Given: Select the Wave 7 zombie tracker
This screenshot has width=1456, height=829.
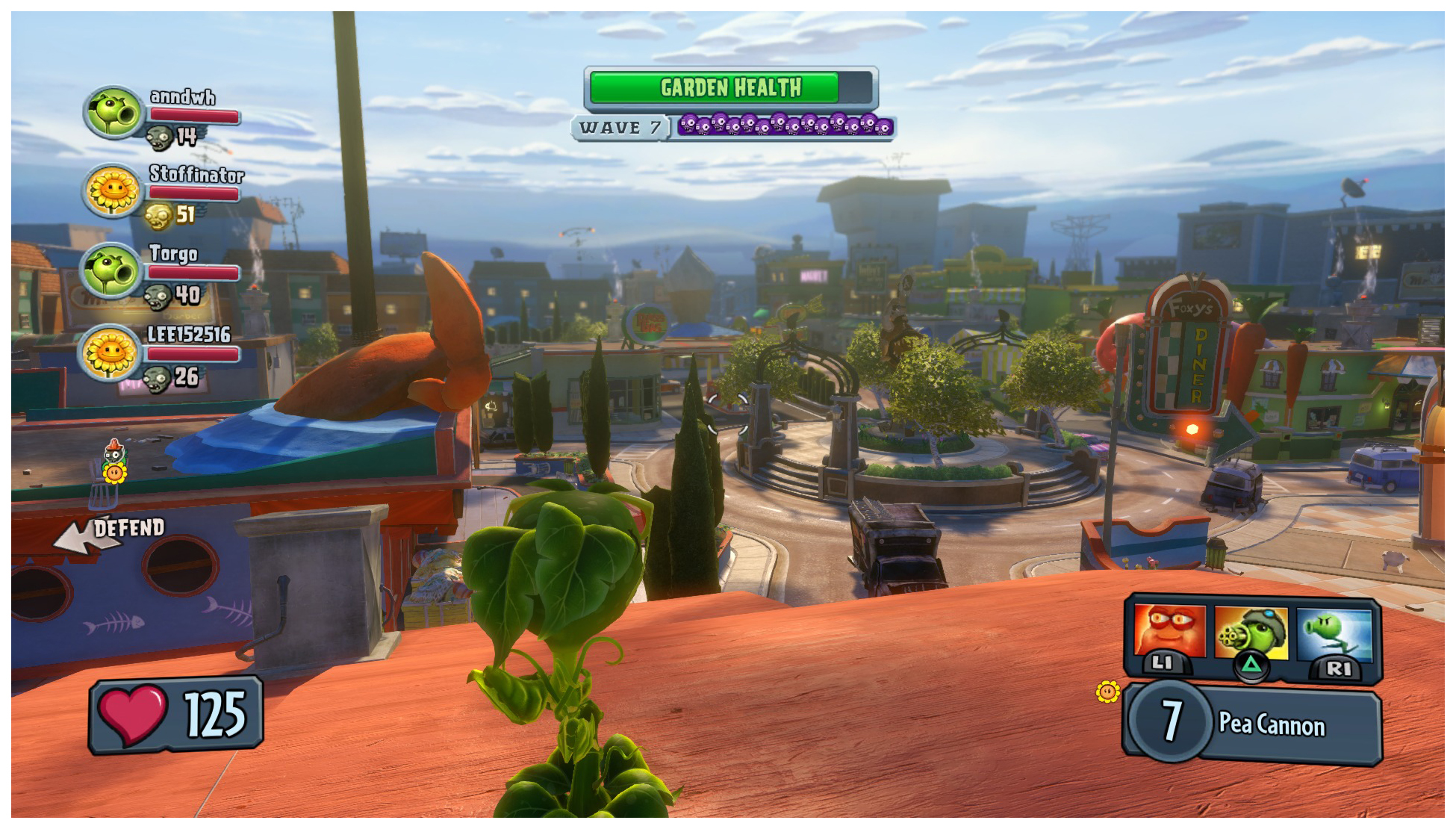Looking at the screenshot, I should tap(732, 127).
